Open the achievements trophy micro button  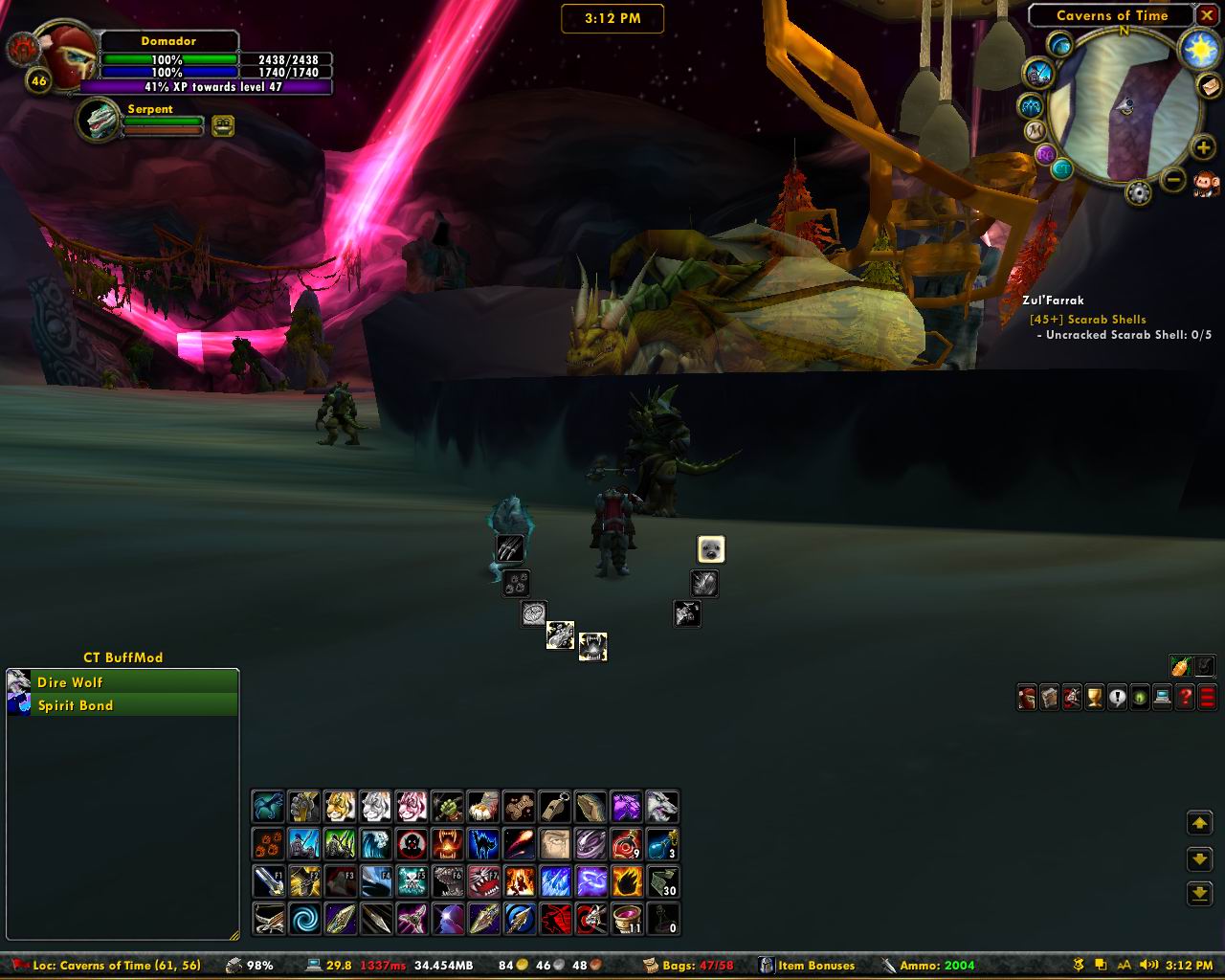tap(1094, 698)
